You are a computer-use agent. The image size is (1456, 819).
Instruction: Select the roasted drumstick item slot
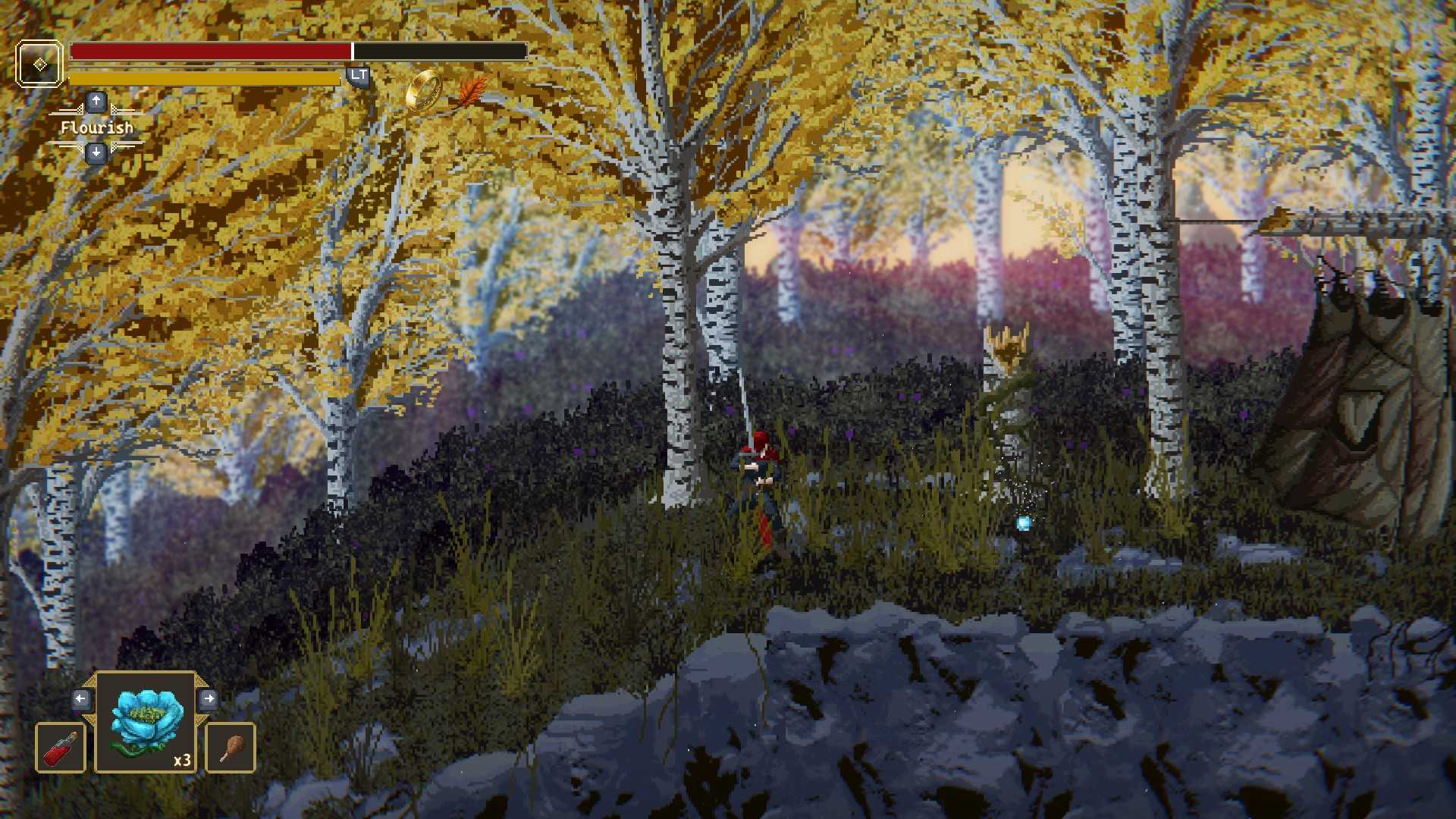click(231, 748)
